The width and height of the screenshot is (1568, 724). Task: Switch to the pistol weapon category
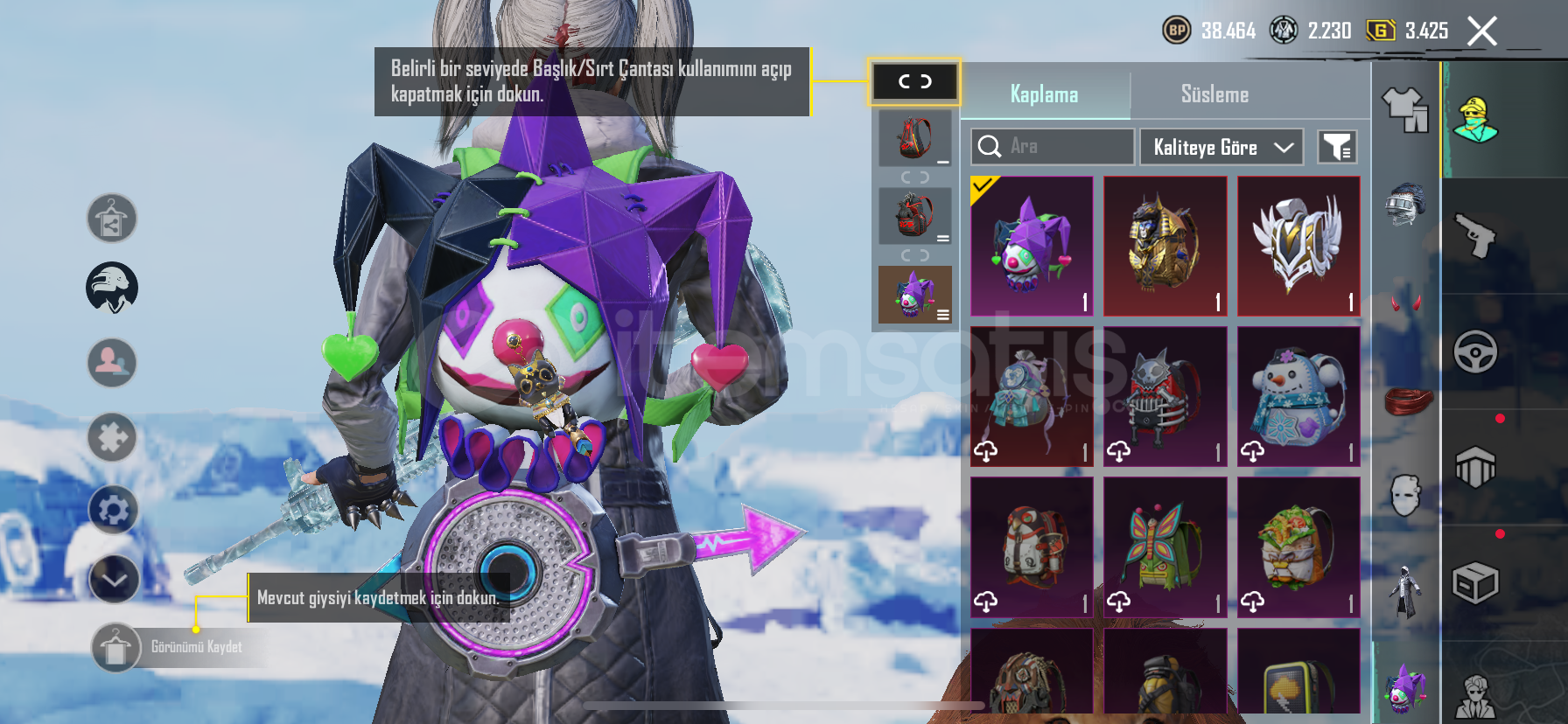pyautogui.click(x=1475, y=235)
